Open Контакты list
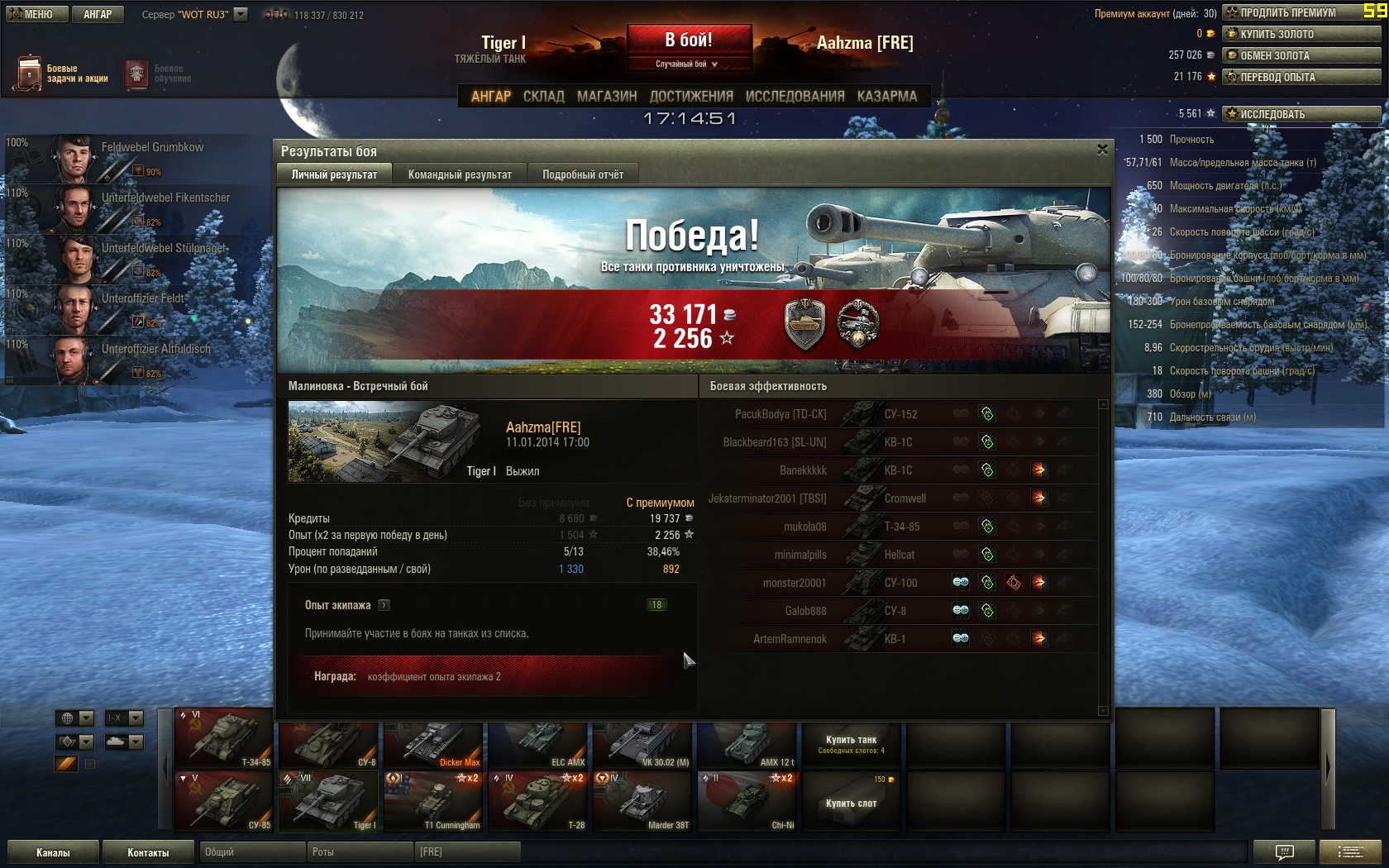Screen dimensions: 1389x868 148,852
